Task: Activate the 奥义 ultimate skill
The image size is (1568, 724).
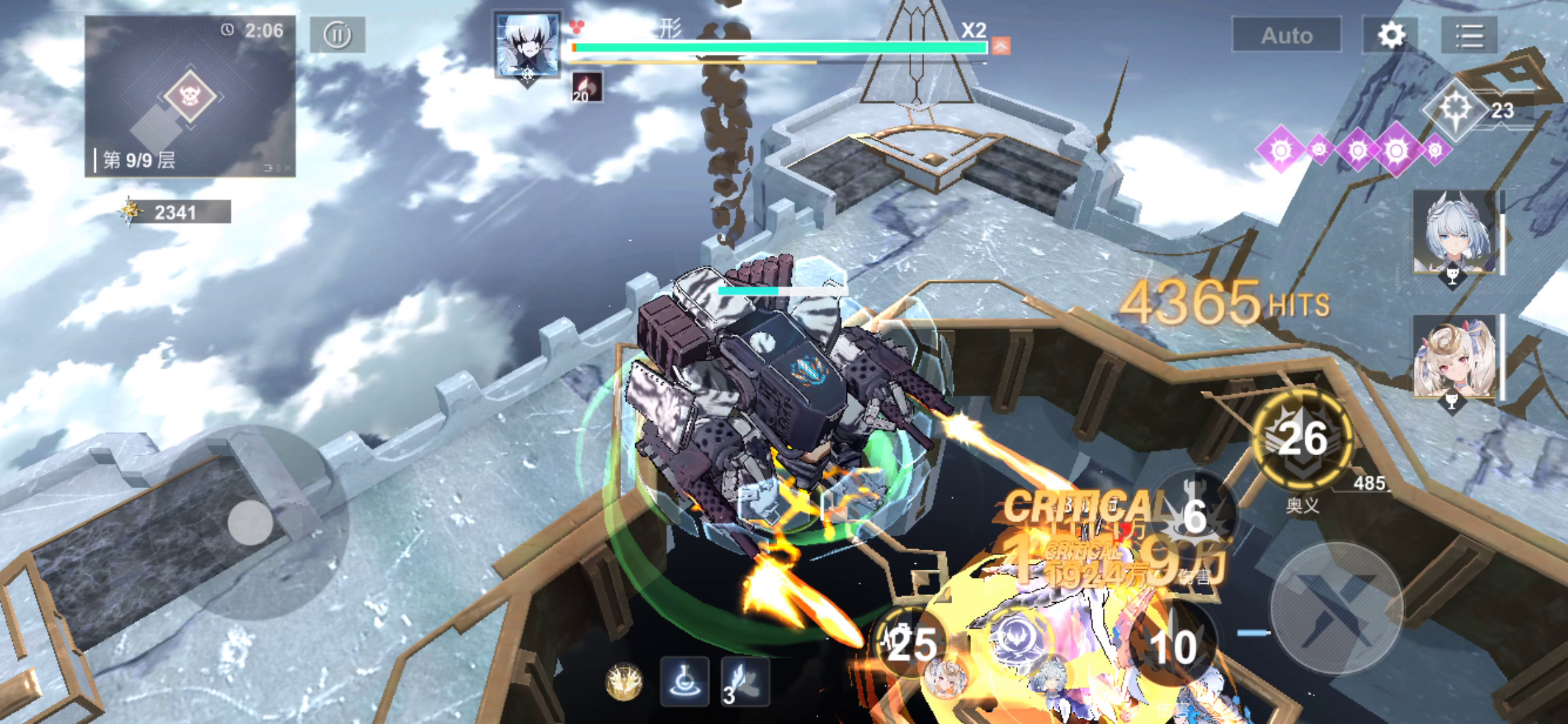Action: click(1303, 439)
